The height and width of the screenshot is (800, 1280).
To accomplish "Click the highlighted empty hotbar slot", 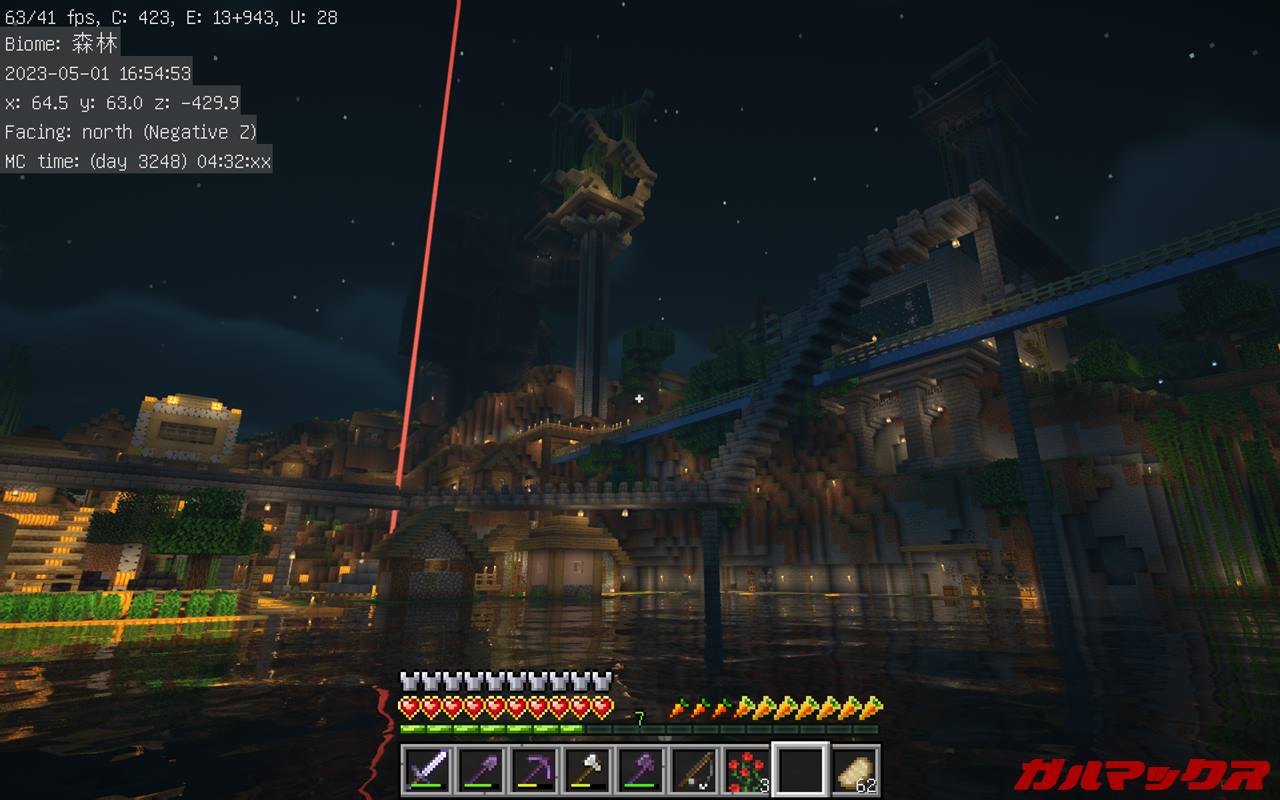I will (x=799, y=770).
